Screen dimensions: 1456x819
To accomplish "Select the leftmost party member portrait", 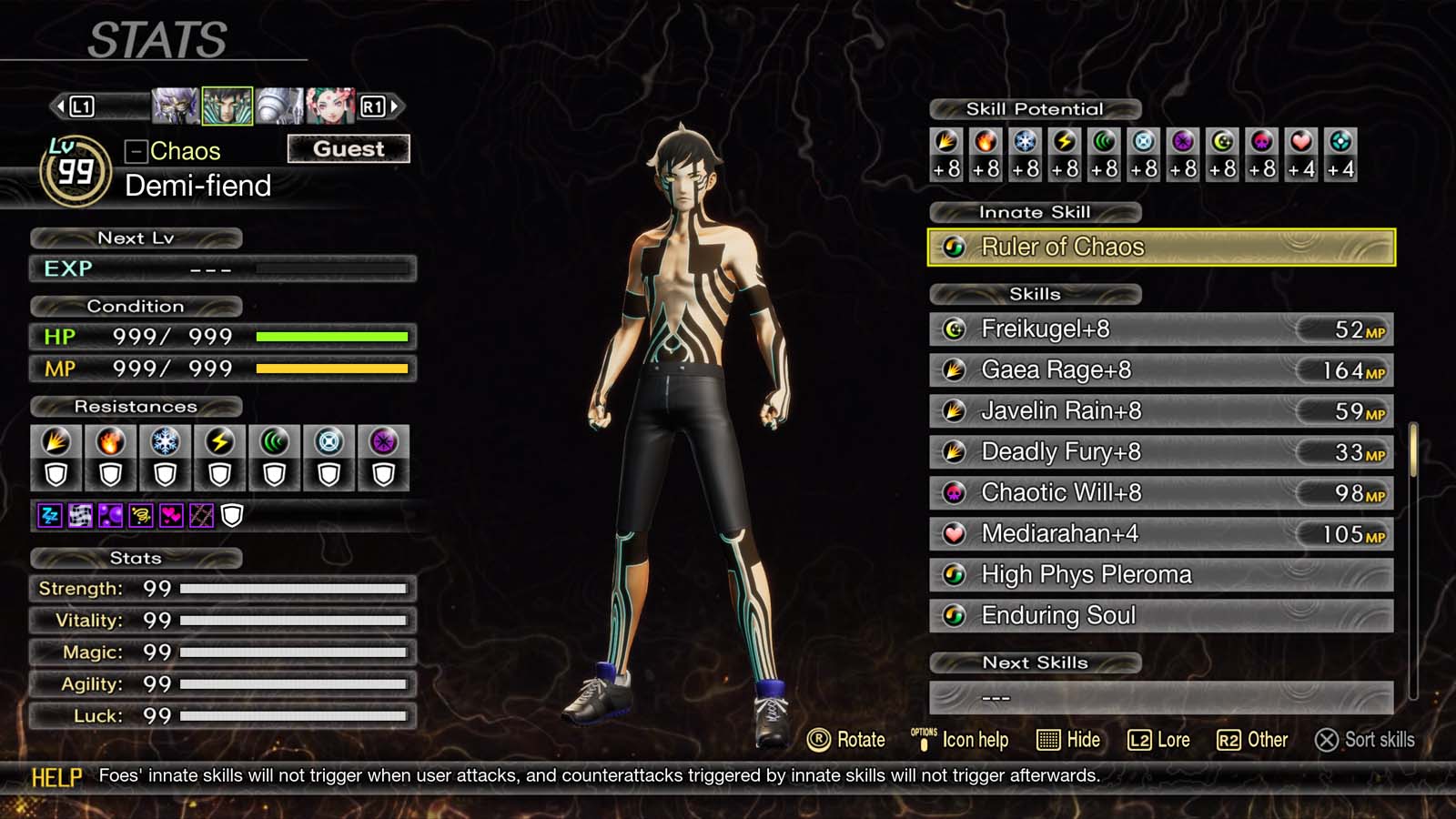I will (177, 106).
